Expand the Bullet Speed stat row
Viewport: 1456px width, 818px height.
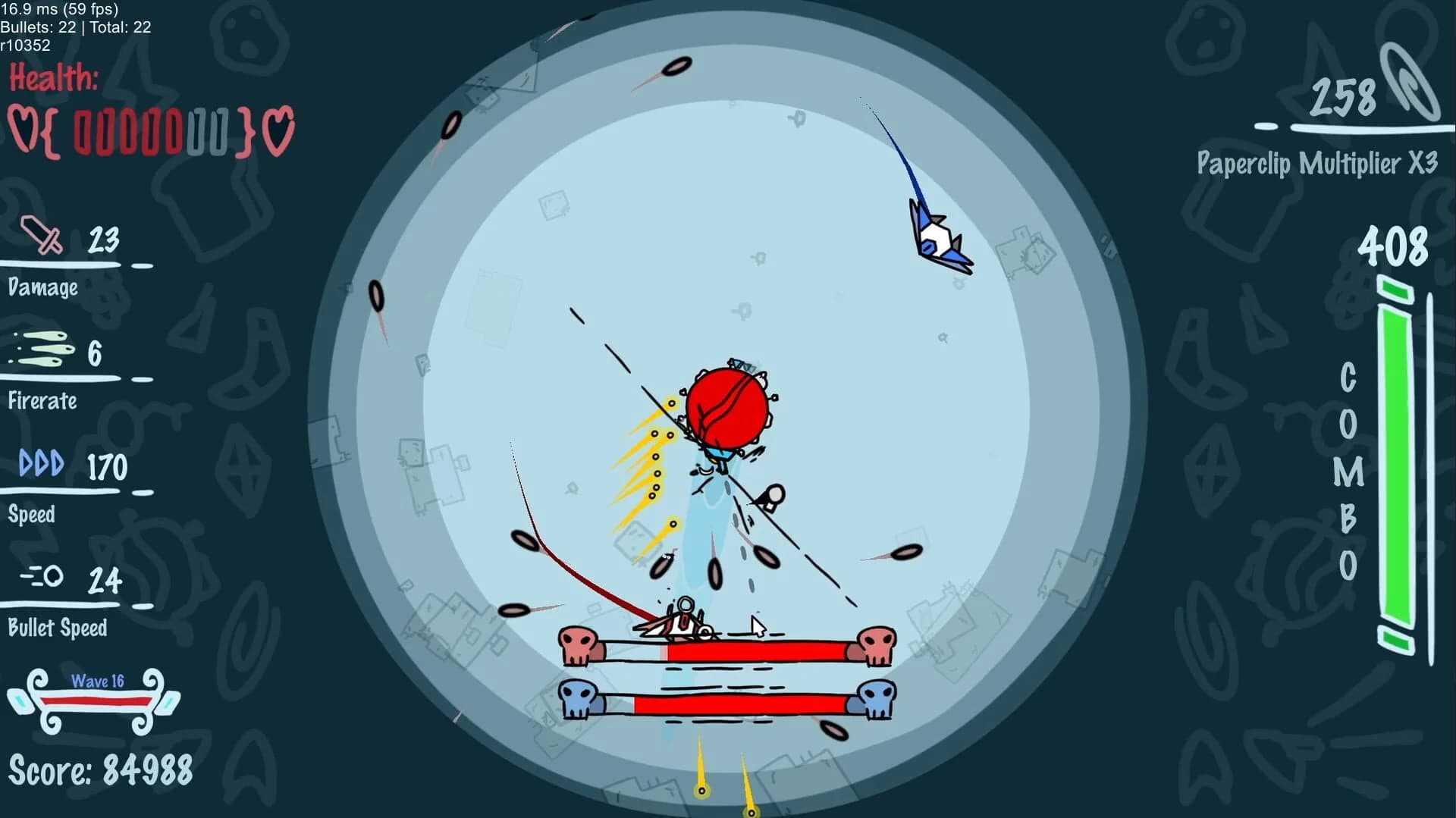(x=57, y=628)
